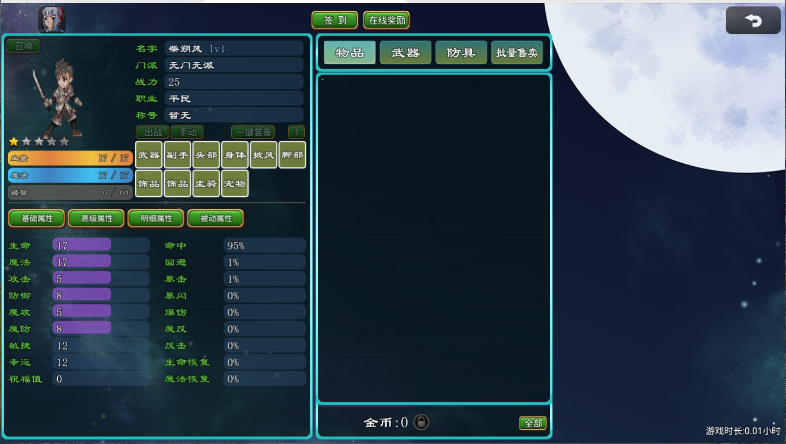The height and width of the screenshot is (444, 786).
Task: Click the 宠物 pet slot
Action: click(235, 184)
